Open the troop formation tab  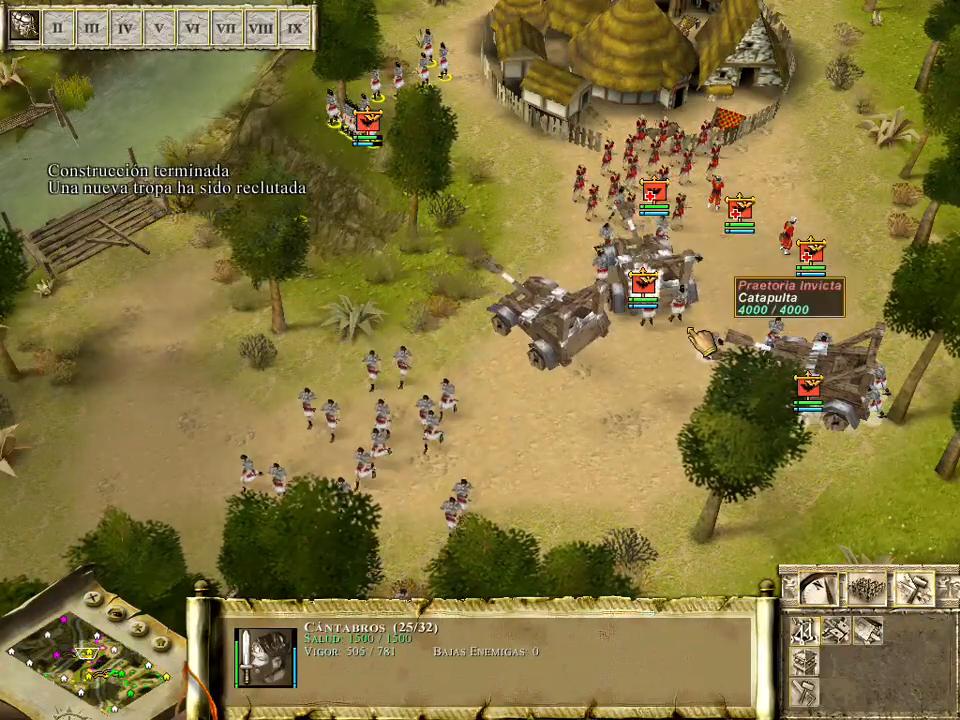click(x=867, y=589)
